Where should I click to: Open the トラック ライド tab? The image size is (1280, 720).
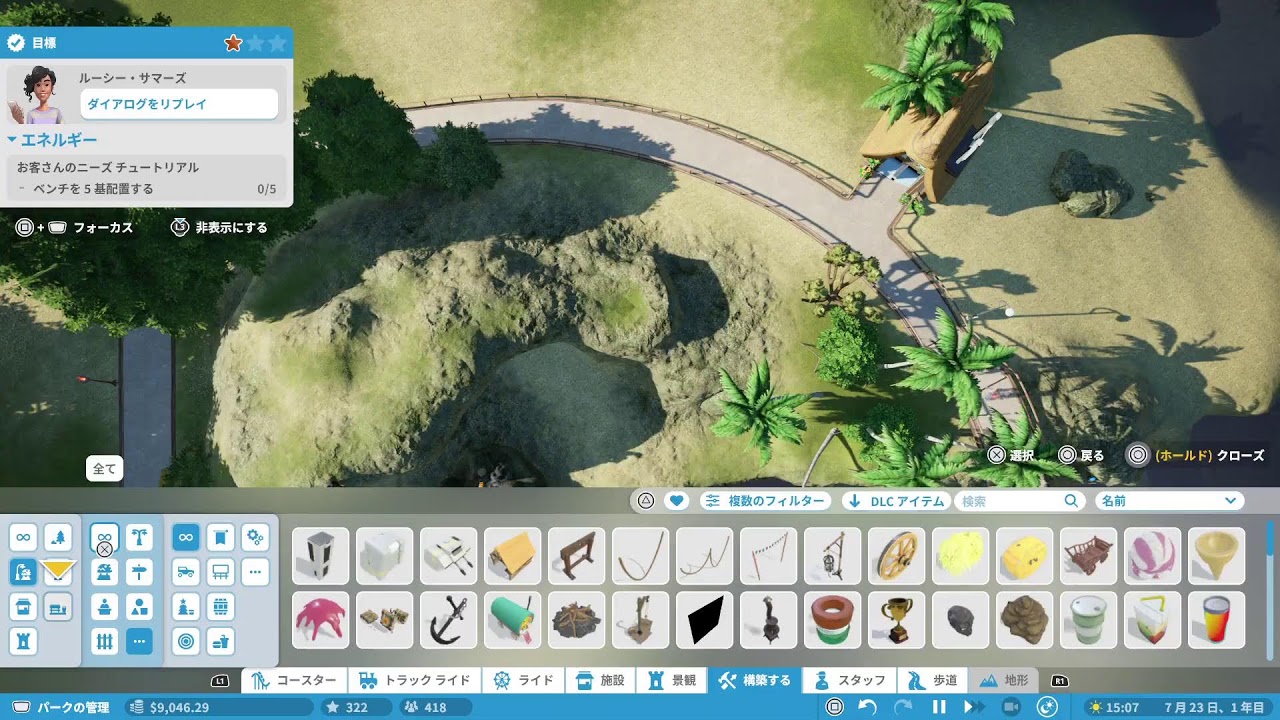414,680
